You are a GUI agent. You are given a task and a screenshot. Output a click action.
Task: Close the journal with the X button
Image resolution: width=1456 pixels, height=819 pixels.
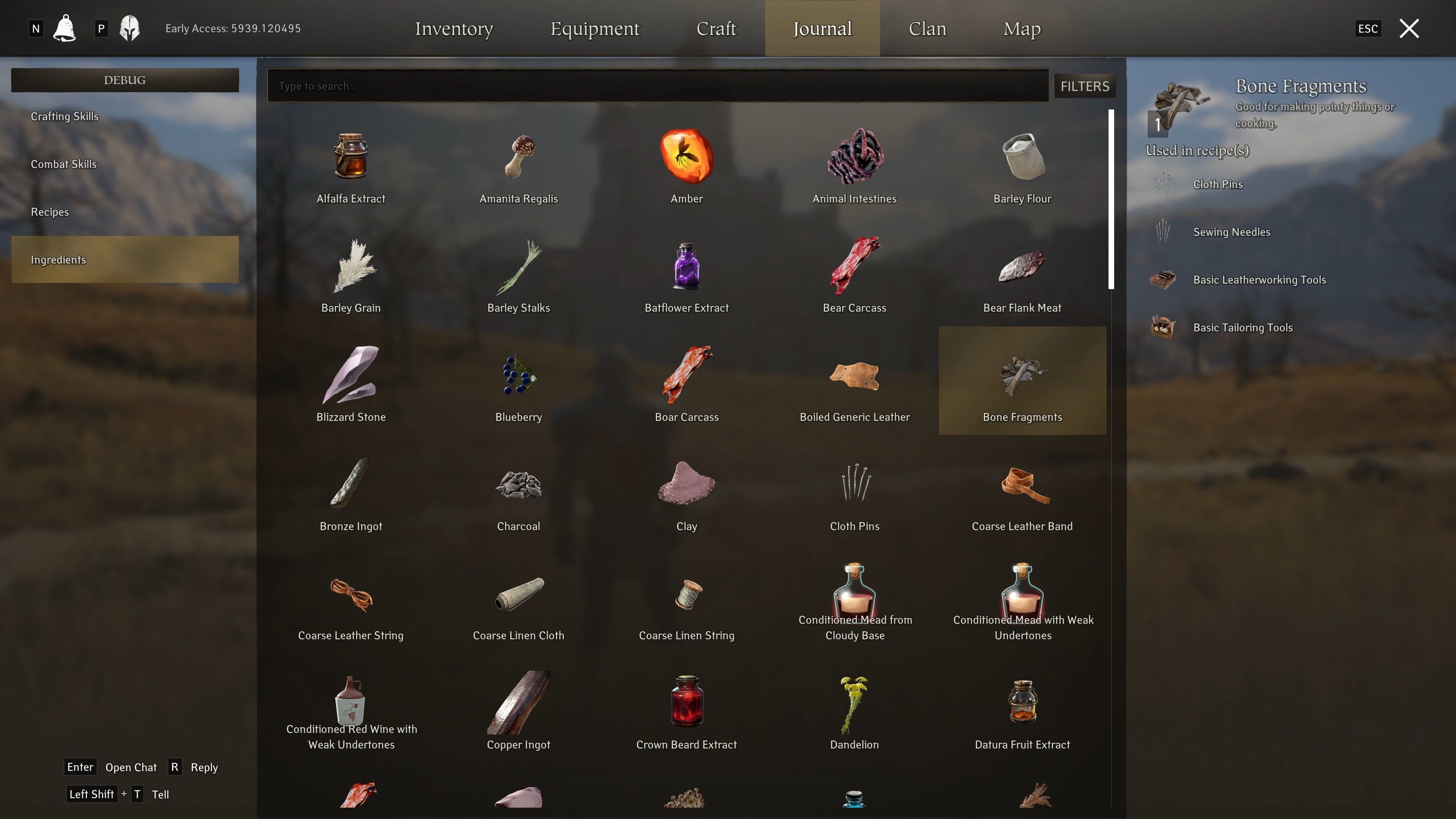pos(1409,28)
